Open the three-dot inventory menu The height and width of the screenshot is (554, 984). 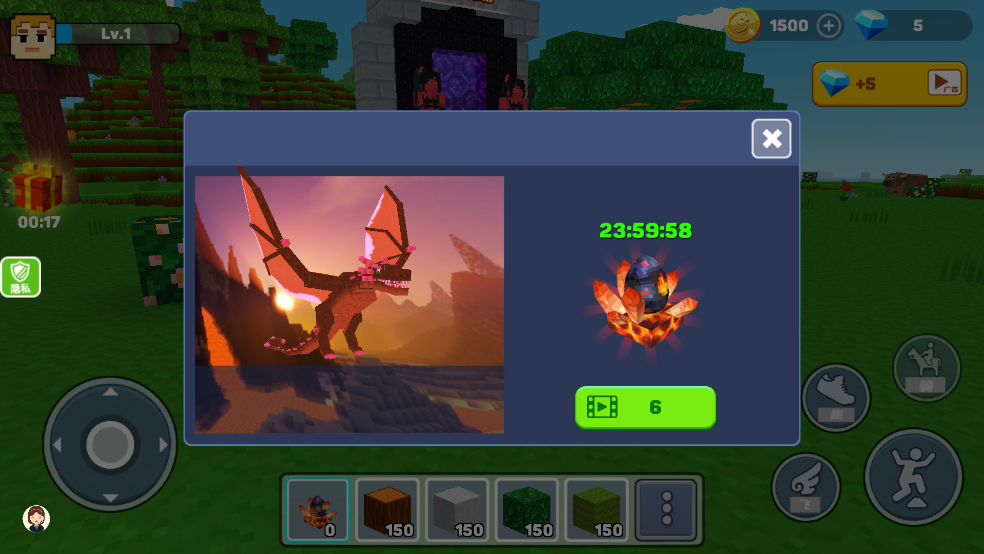pyautogui.click(x=667, y=509)
